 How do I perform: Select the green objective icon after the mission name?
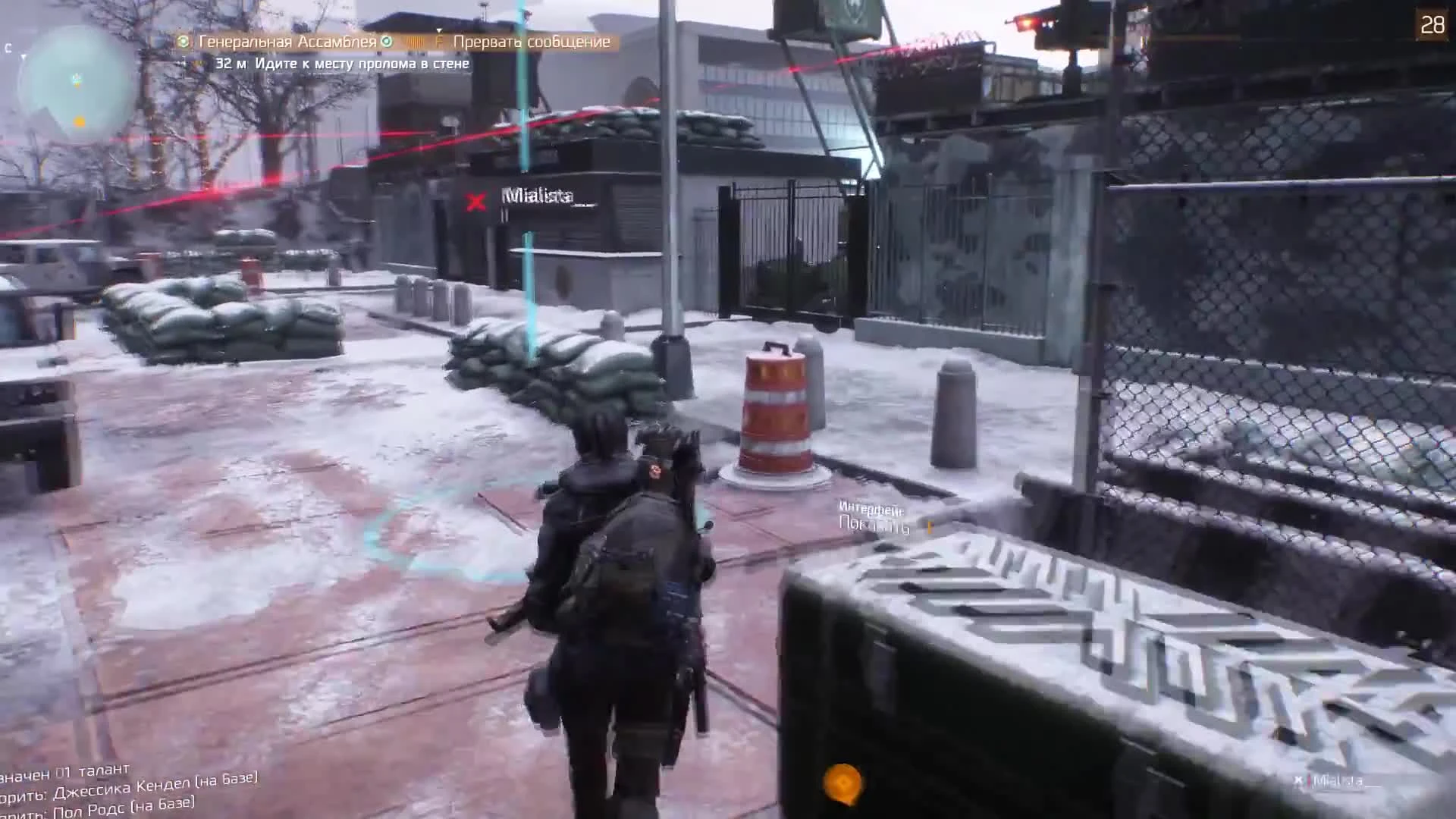click(x=385, y=42)
